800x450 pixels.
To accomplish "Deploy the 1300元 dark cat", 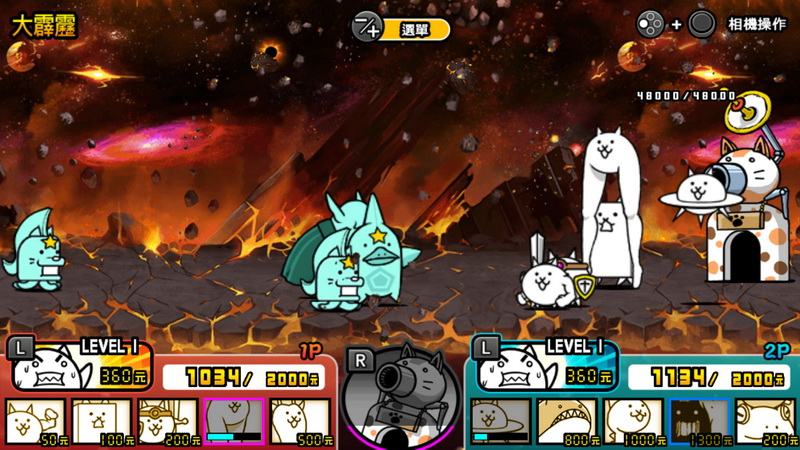I will tap(699, 421).
